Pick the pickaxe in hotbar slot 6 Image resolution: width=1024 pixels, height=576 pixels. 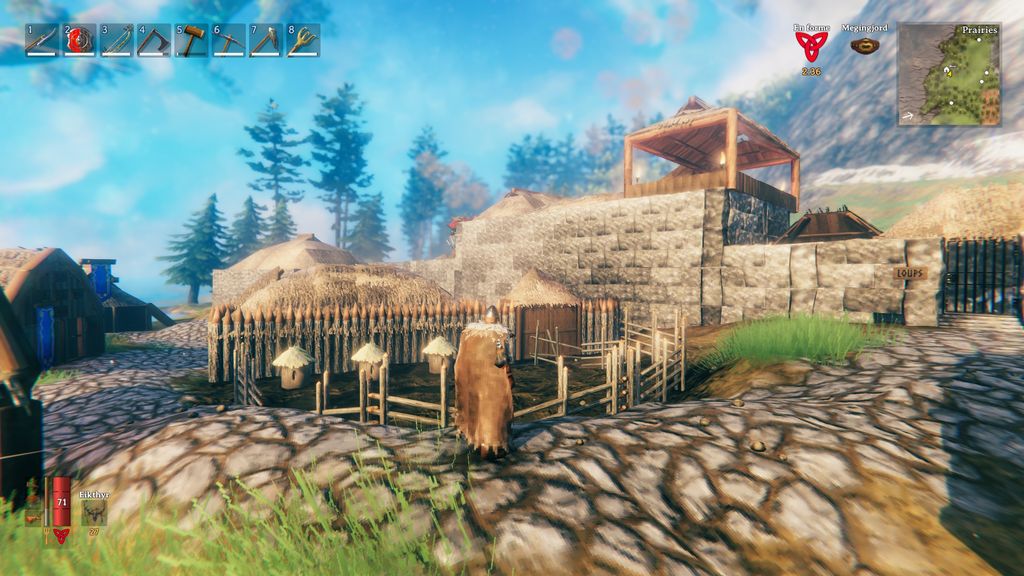pos(229,40)
